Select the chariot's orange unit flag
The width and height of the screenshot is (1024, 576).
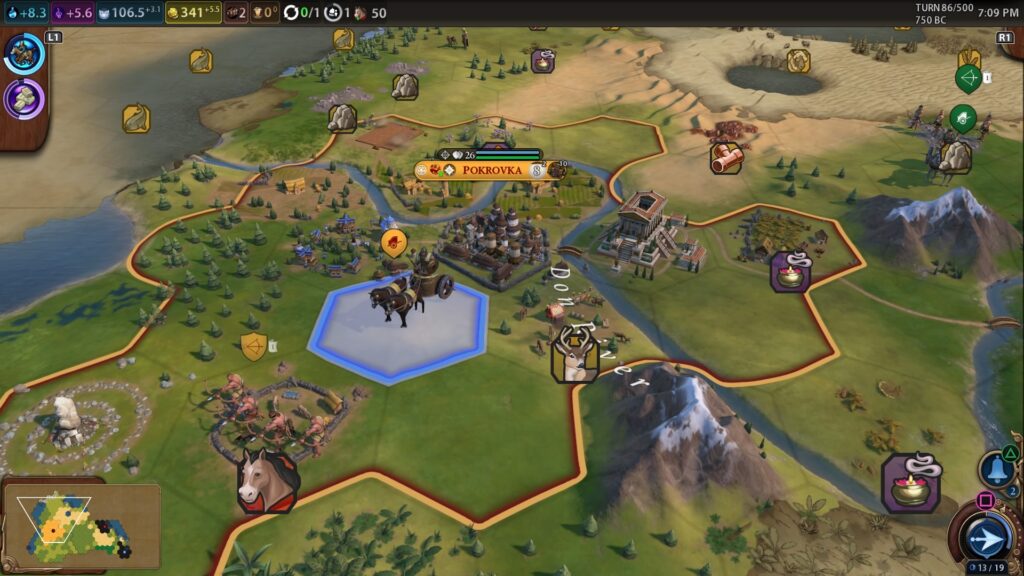point(395,242)
